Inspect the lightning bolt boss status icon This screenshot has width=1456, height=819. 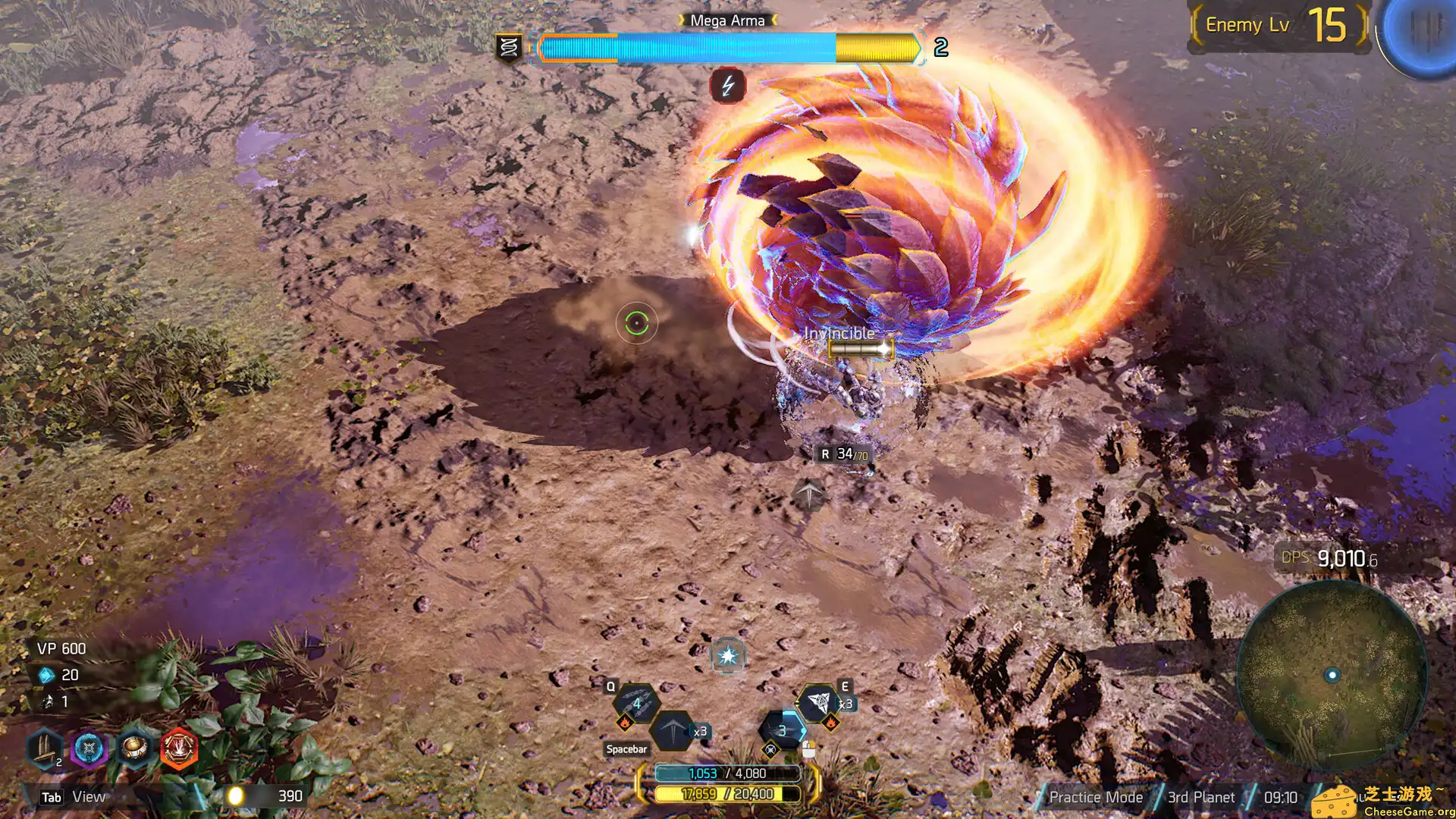728,86
